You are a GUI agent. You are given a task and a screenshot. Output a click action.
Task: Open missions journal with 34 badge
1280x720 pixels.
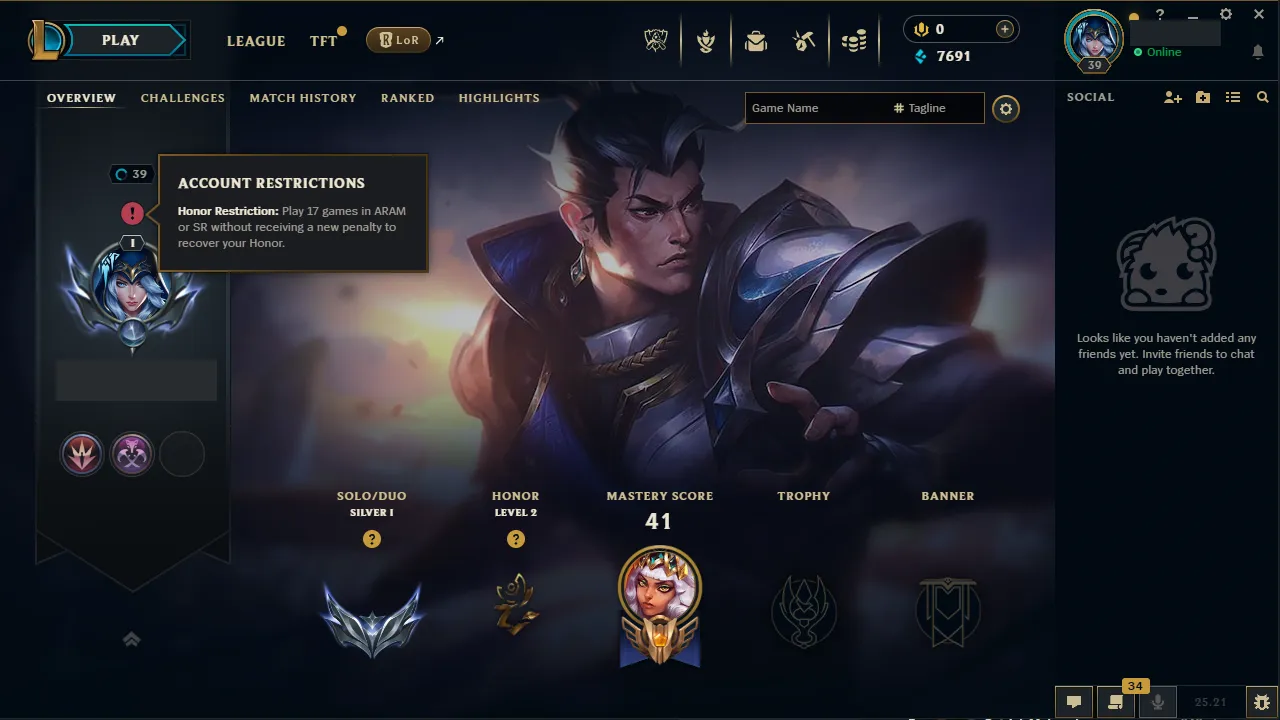(1115, 702)
